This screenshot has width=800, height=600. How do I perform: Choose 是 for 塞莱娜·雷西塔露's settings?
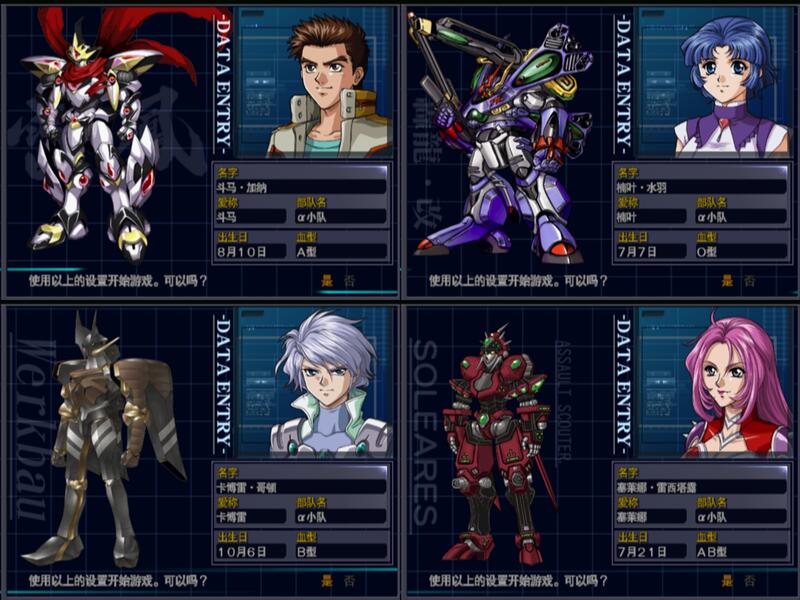point(727,580)
